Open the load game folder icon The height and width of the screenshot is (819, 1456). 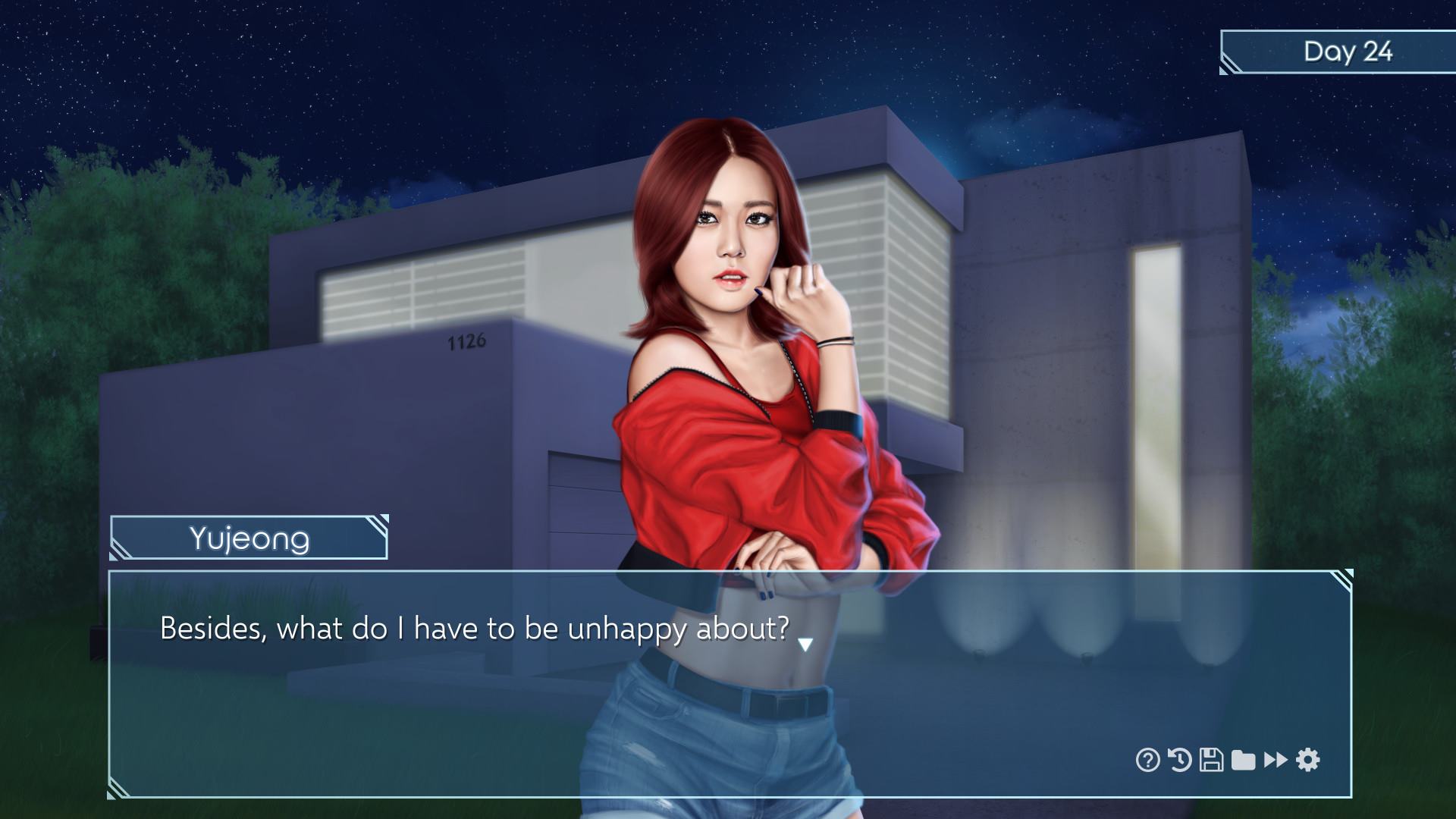[1243, 759]
